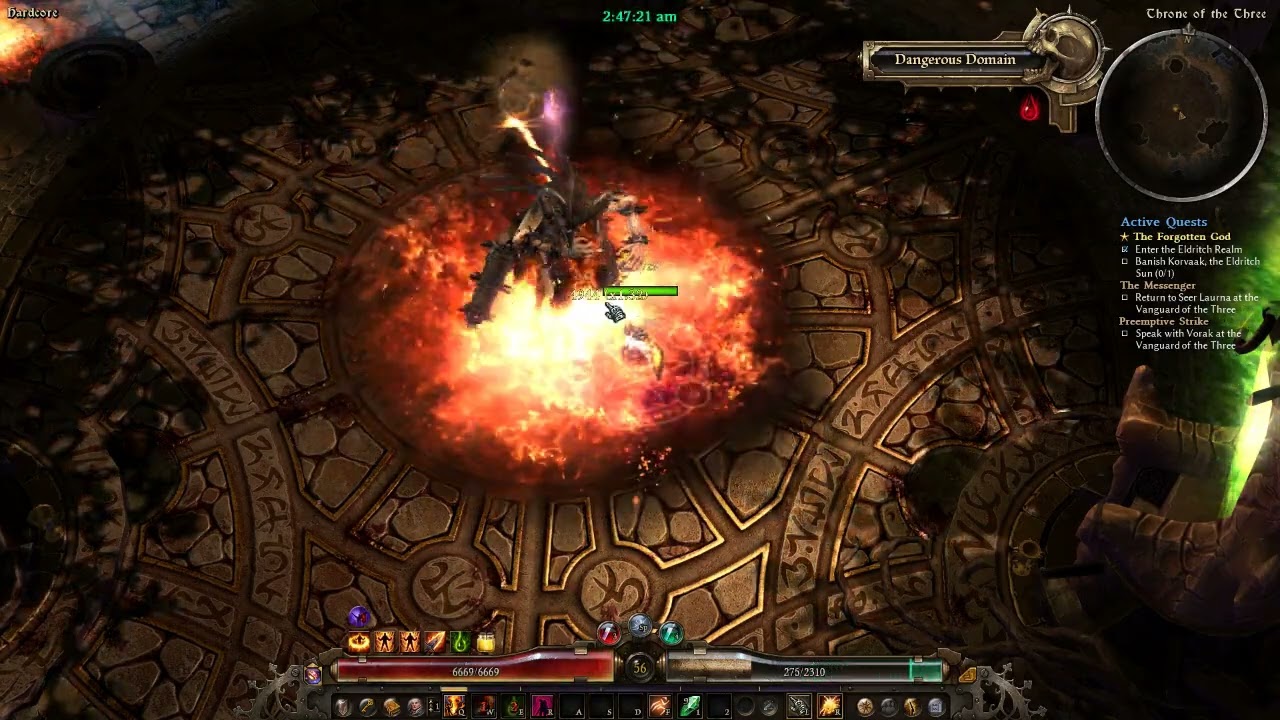
Task: Click the center Sp orb button
Action: pos(640,627)
